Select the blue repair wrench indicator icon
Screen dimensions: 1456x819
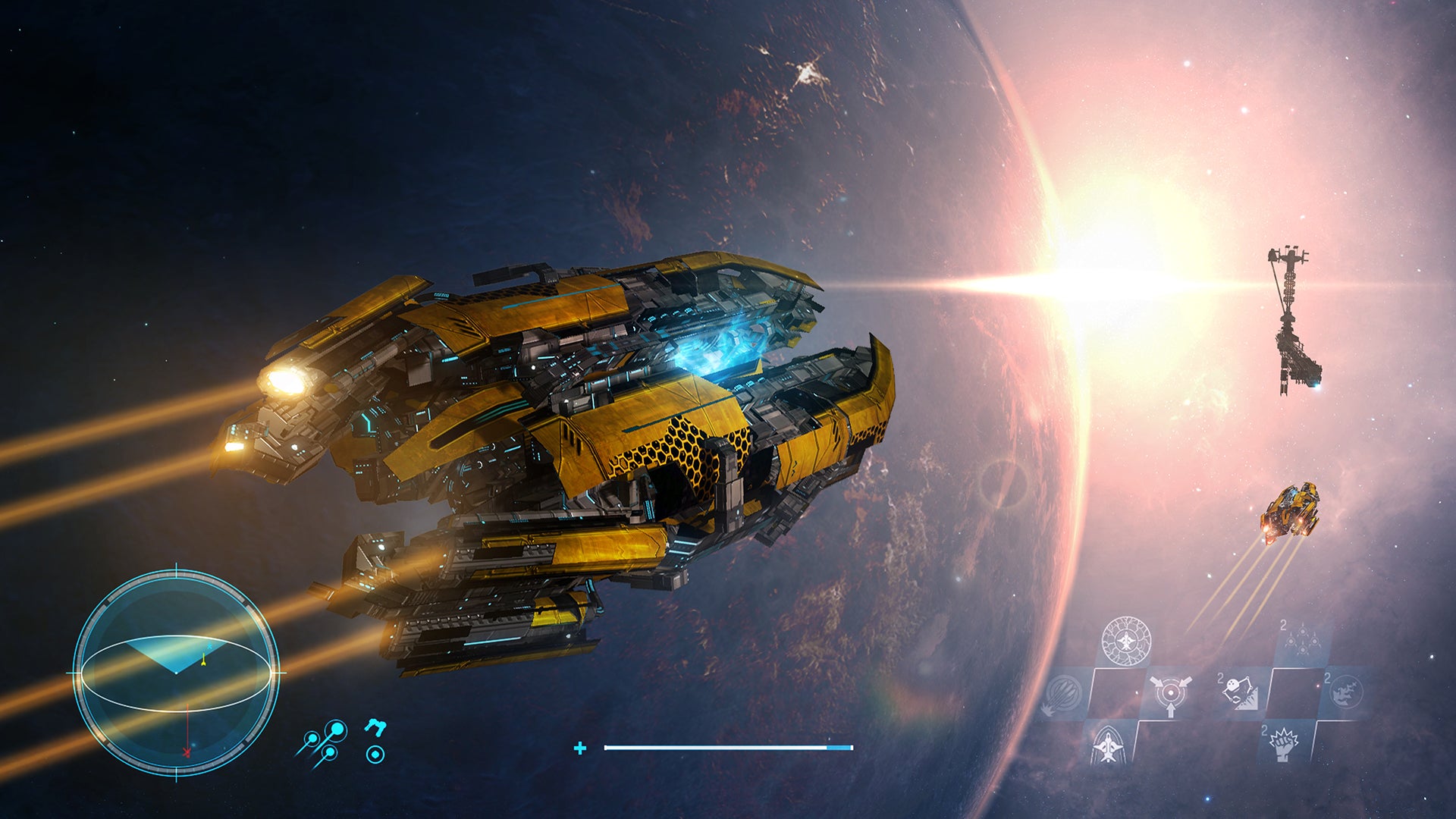pos(376,726)
